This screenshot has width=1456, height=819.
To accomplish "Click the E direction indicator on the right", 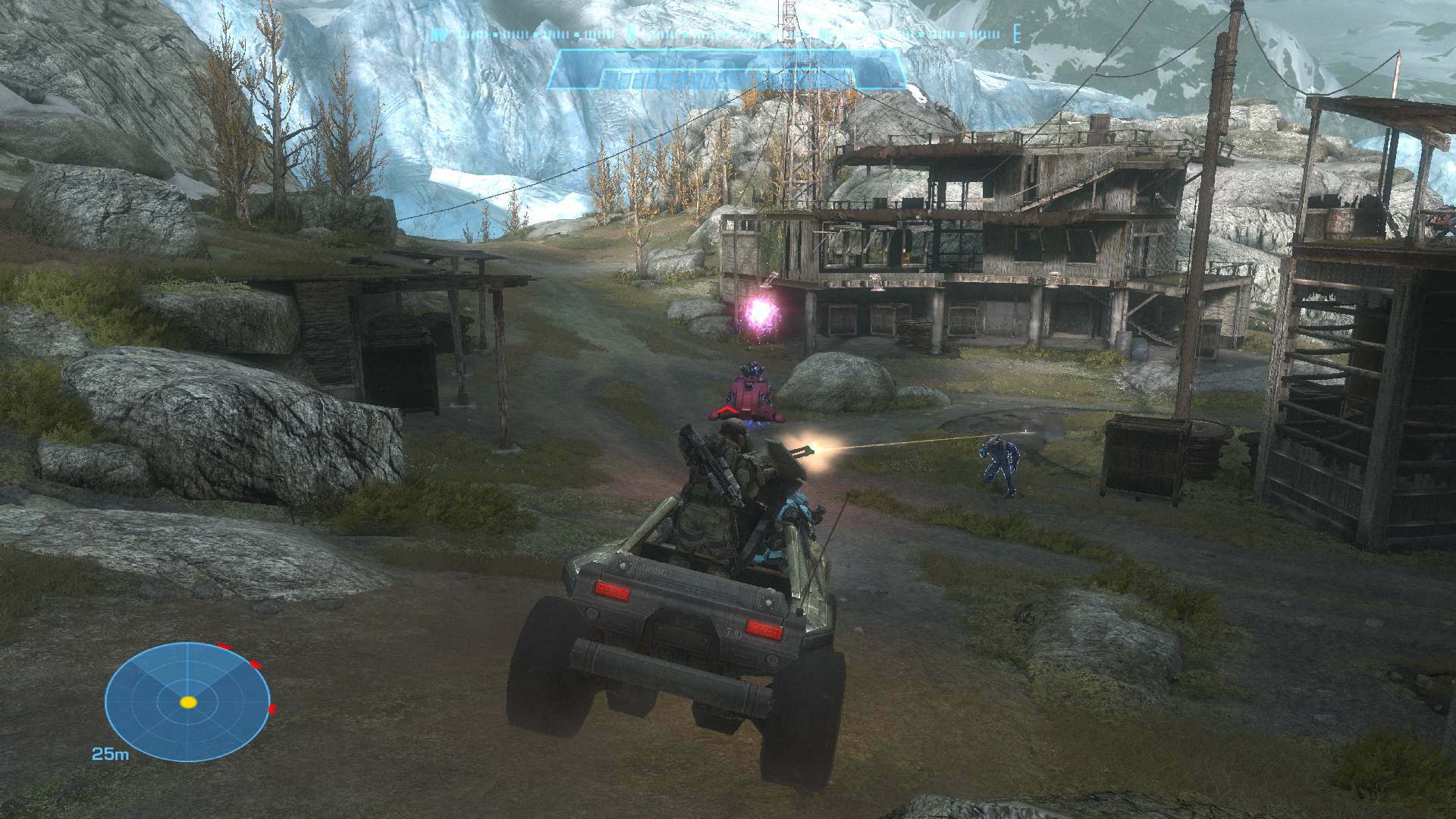I will click(1018, 34).
